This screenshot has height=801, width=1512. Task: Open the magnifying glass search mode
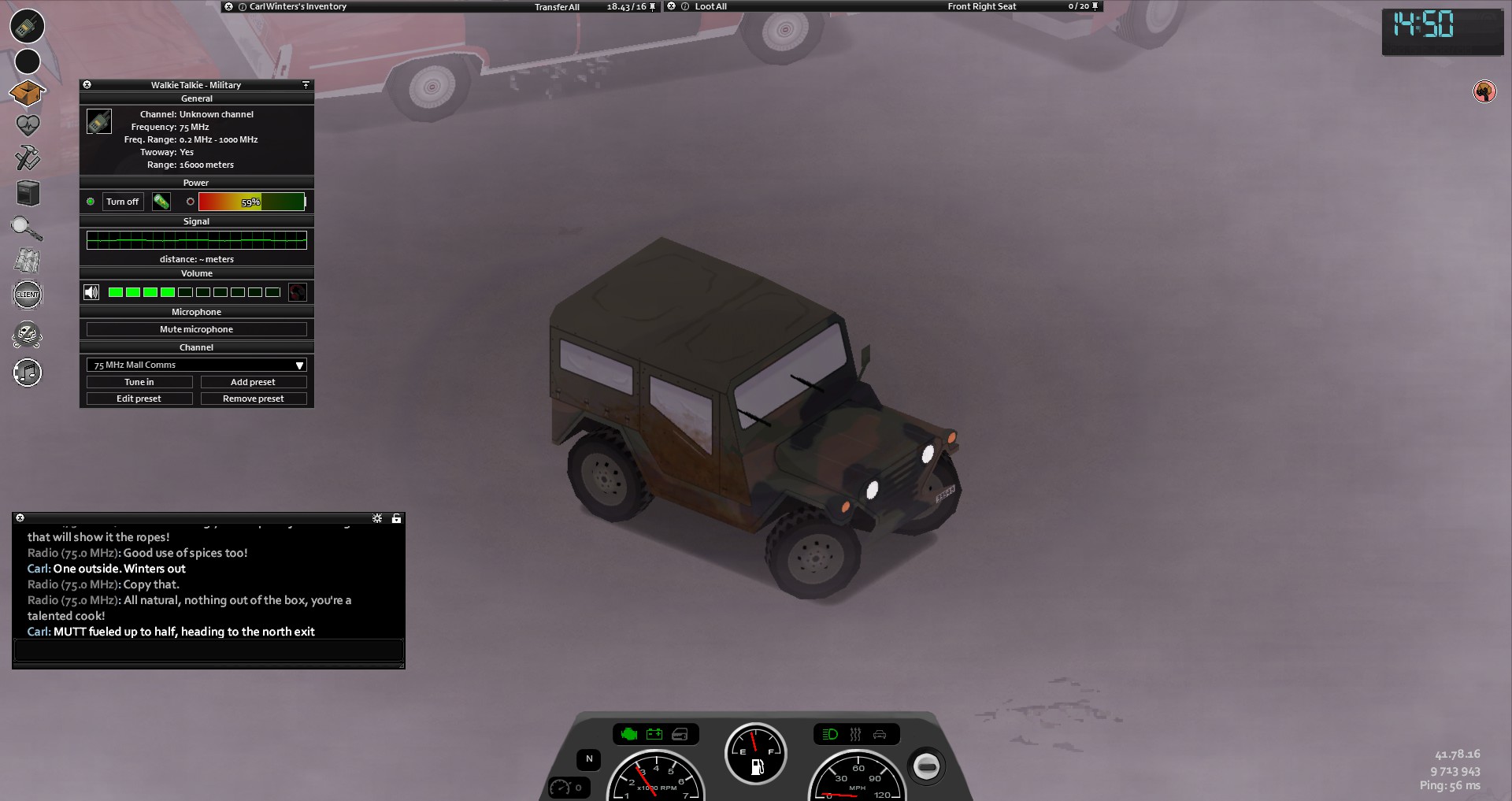pos(27,228)
